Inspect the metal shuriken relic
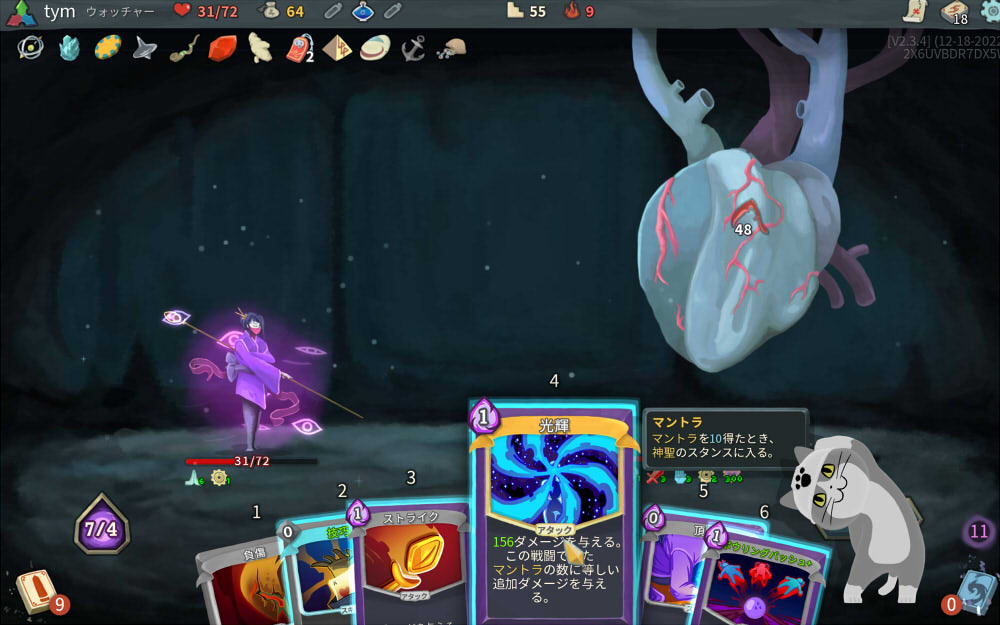This screenshot has height=625, width=1000. click(x=146, y=48)
